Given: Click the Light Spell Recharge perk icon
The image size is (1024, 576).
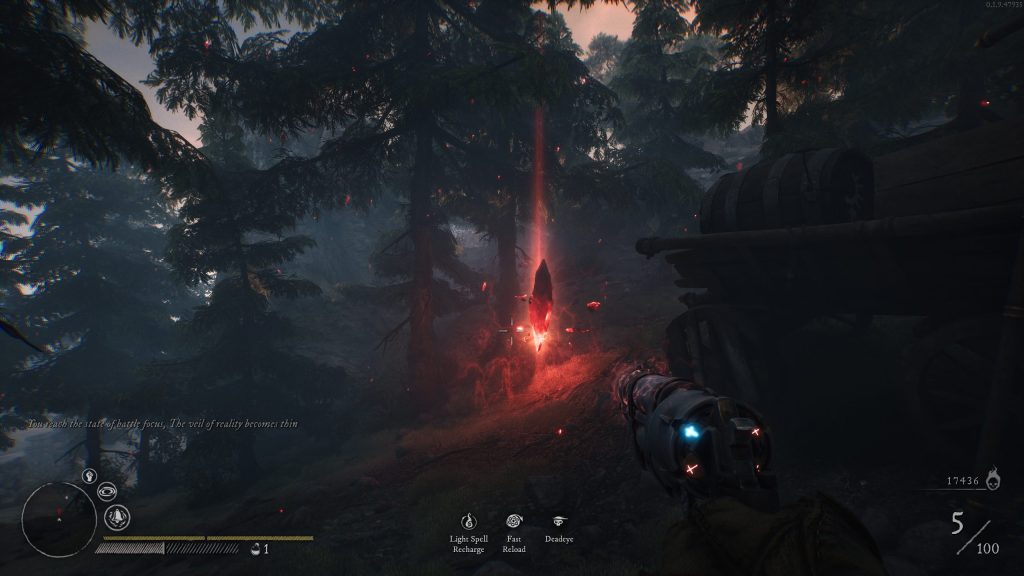Looking at the screenshot, I should pyautogui.click(x=468, y=521).
